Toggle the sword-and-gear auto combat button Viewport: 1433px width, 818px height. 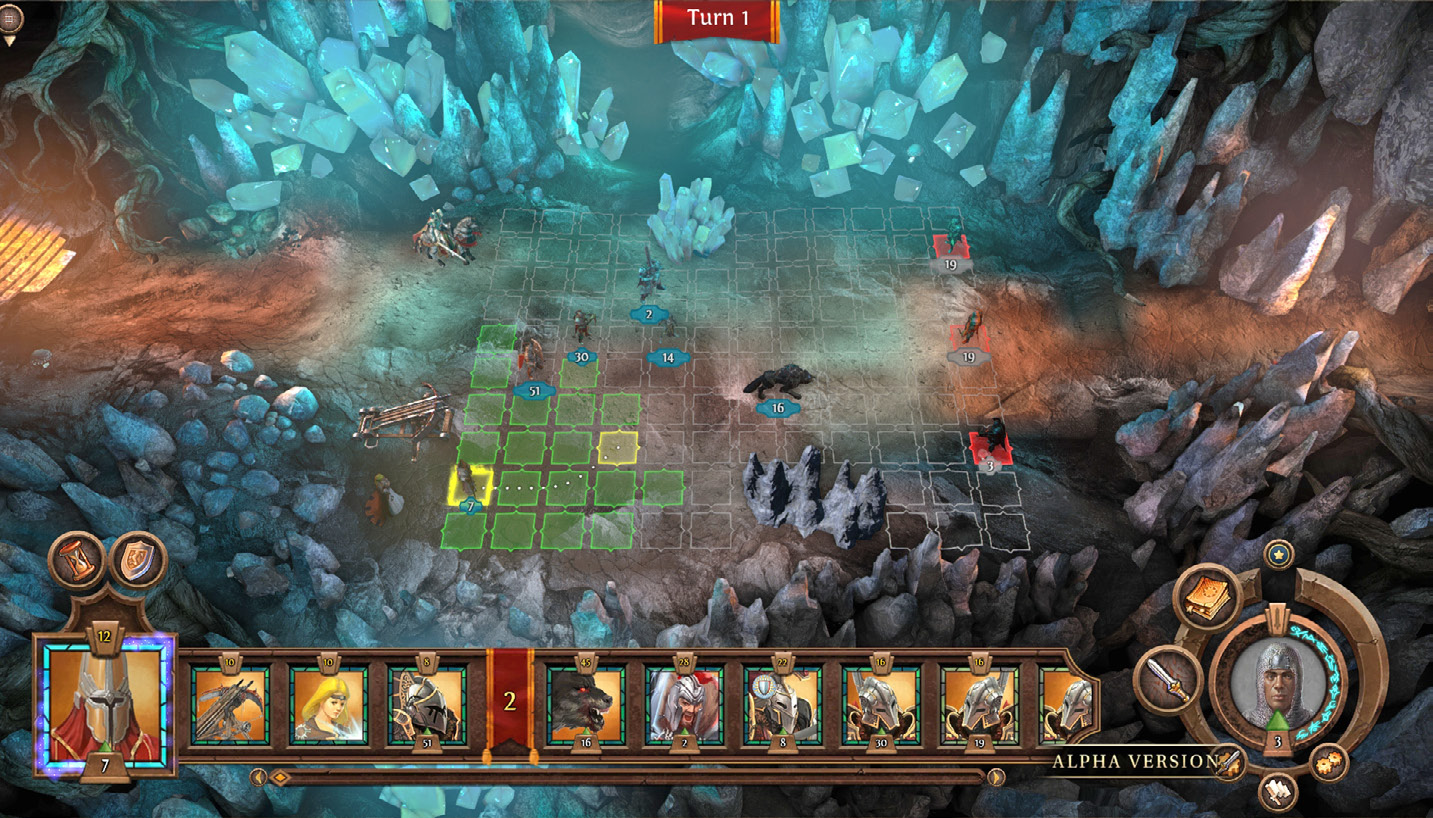[1228, 763]
